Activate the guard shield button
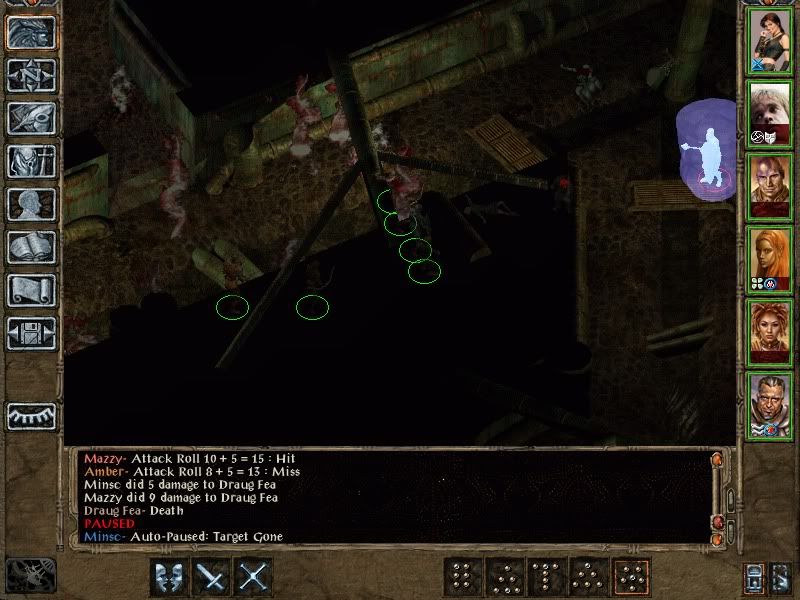800x600 pixels. tap(168, 577)
